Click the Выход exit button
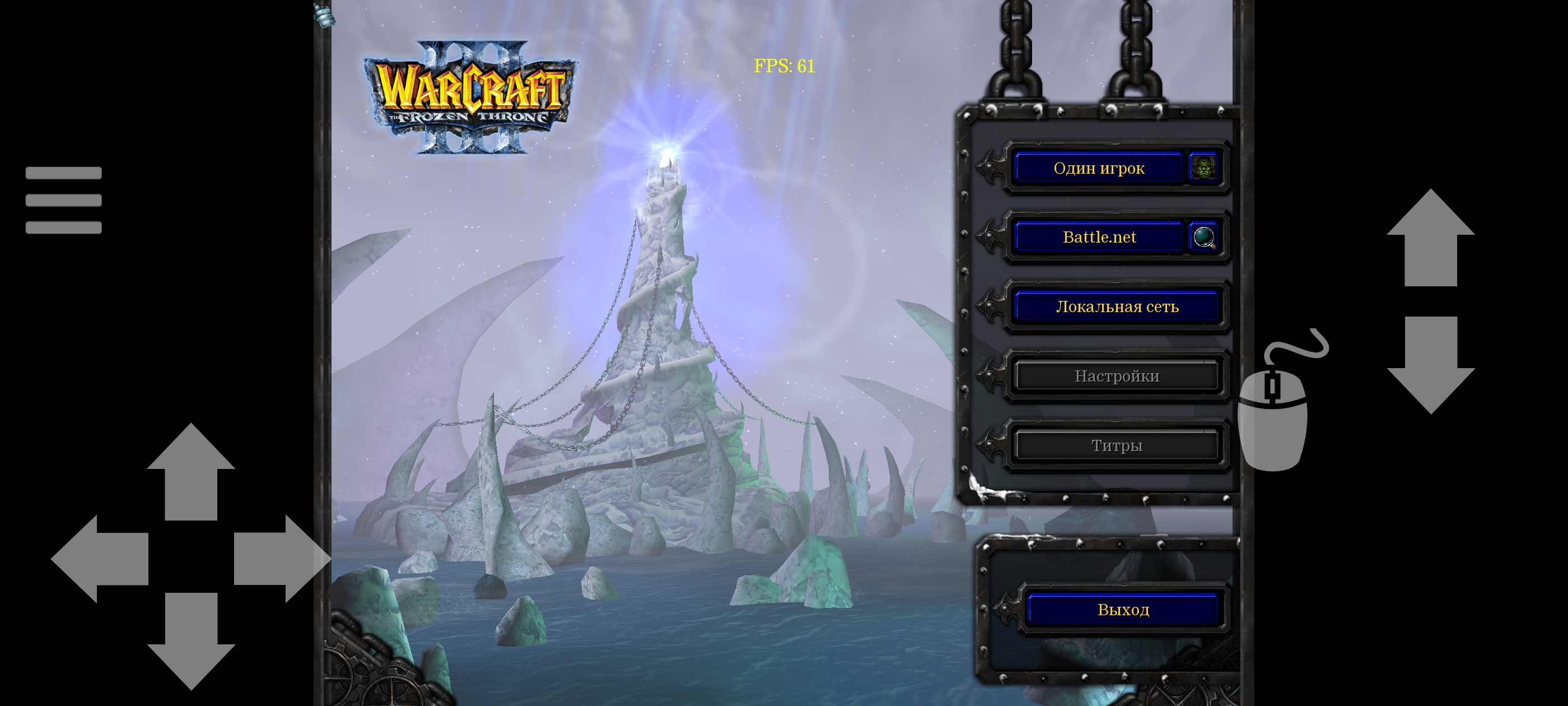The image size is (1568, 706). (x=1123, y=609)
